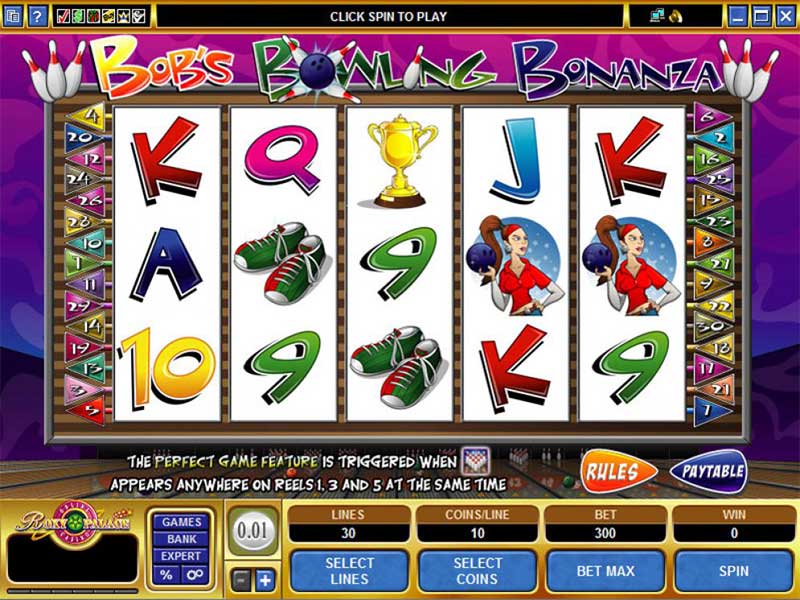Show the Paytable
Screen dimensions: 800x600
[708, 471]
